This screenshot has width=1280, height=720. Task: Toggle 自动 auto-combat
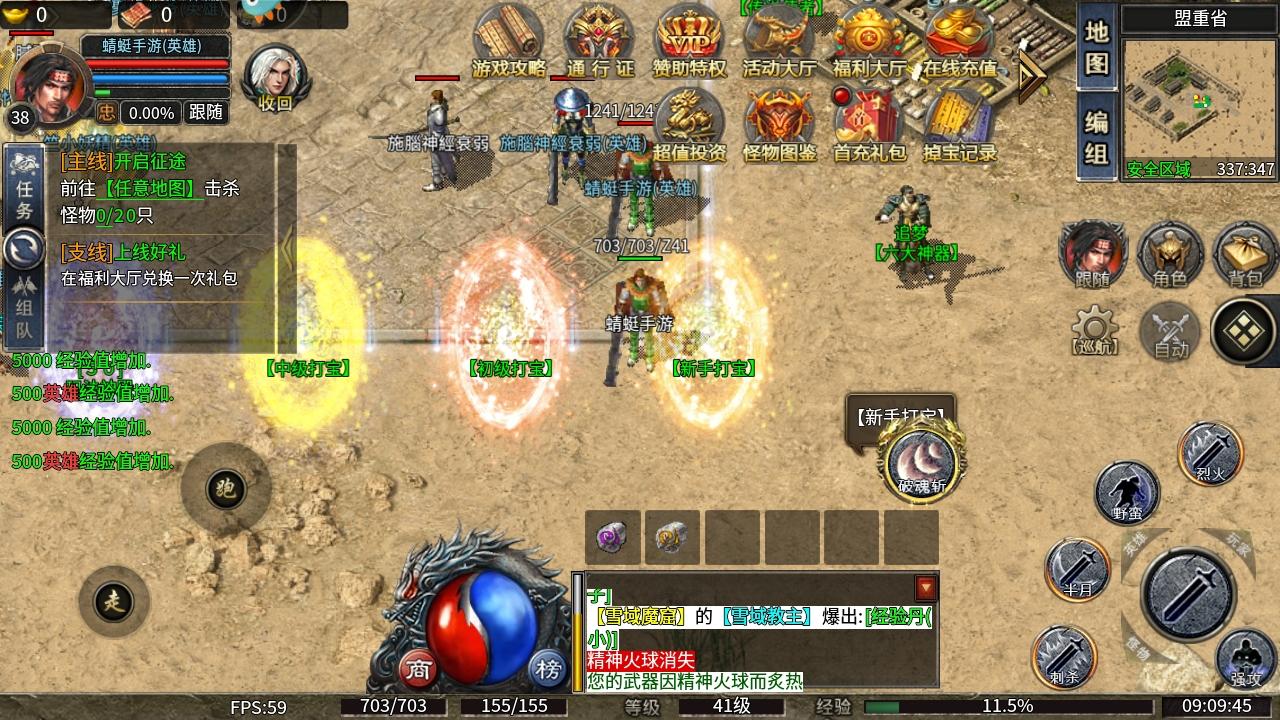(1170, 331)
